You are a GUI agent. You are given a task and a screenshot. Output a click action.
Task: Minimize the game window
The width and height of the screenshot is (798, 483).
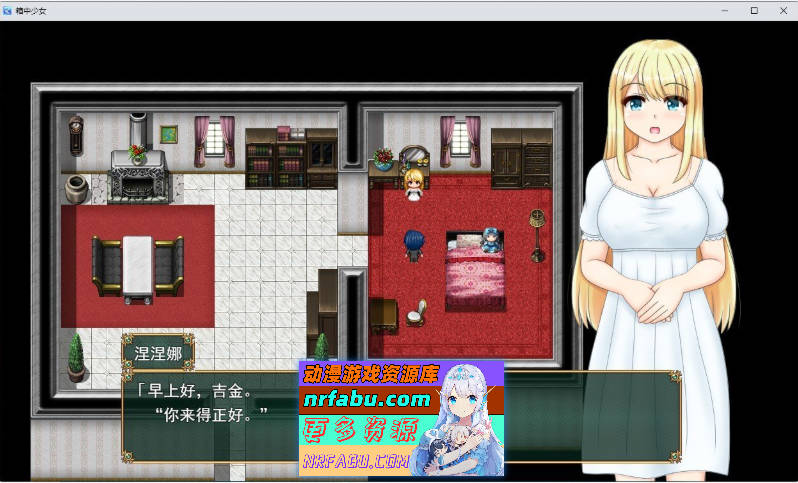tap(725, 10)
